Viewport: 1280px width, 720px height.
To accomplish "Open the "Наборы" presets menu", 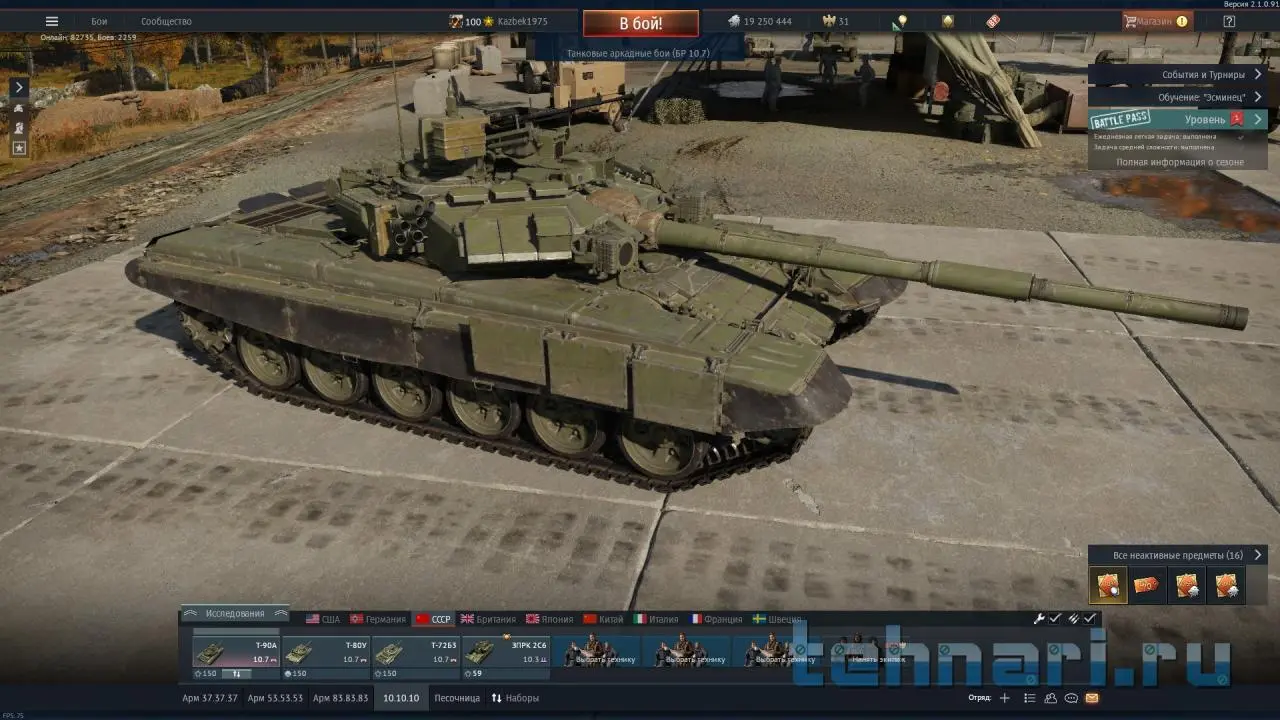I will pyautogui.click(x=515, y=698).
